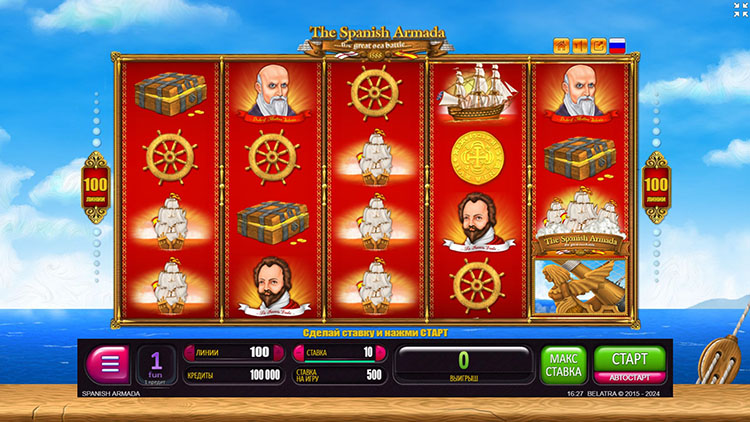Enable АВТОСТАРТ auto-spin

click(629, 378)
